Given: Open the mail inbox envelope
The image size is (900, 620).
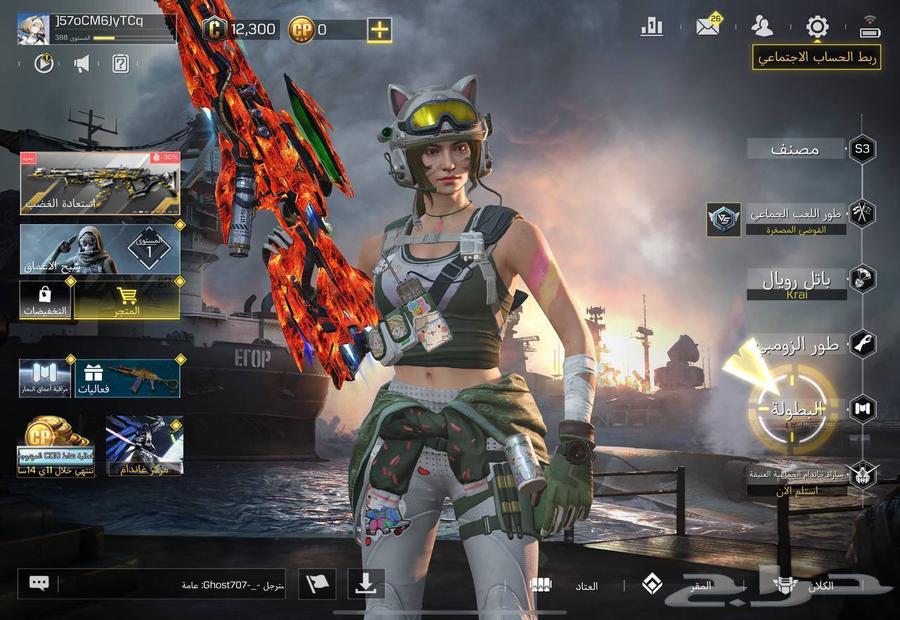Looking at the screenshot, I should tap(708, 27).
